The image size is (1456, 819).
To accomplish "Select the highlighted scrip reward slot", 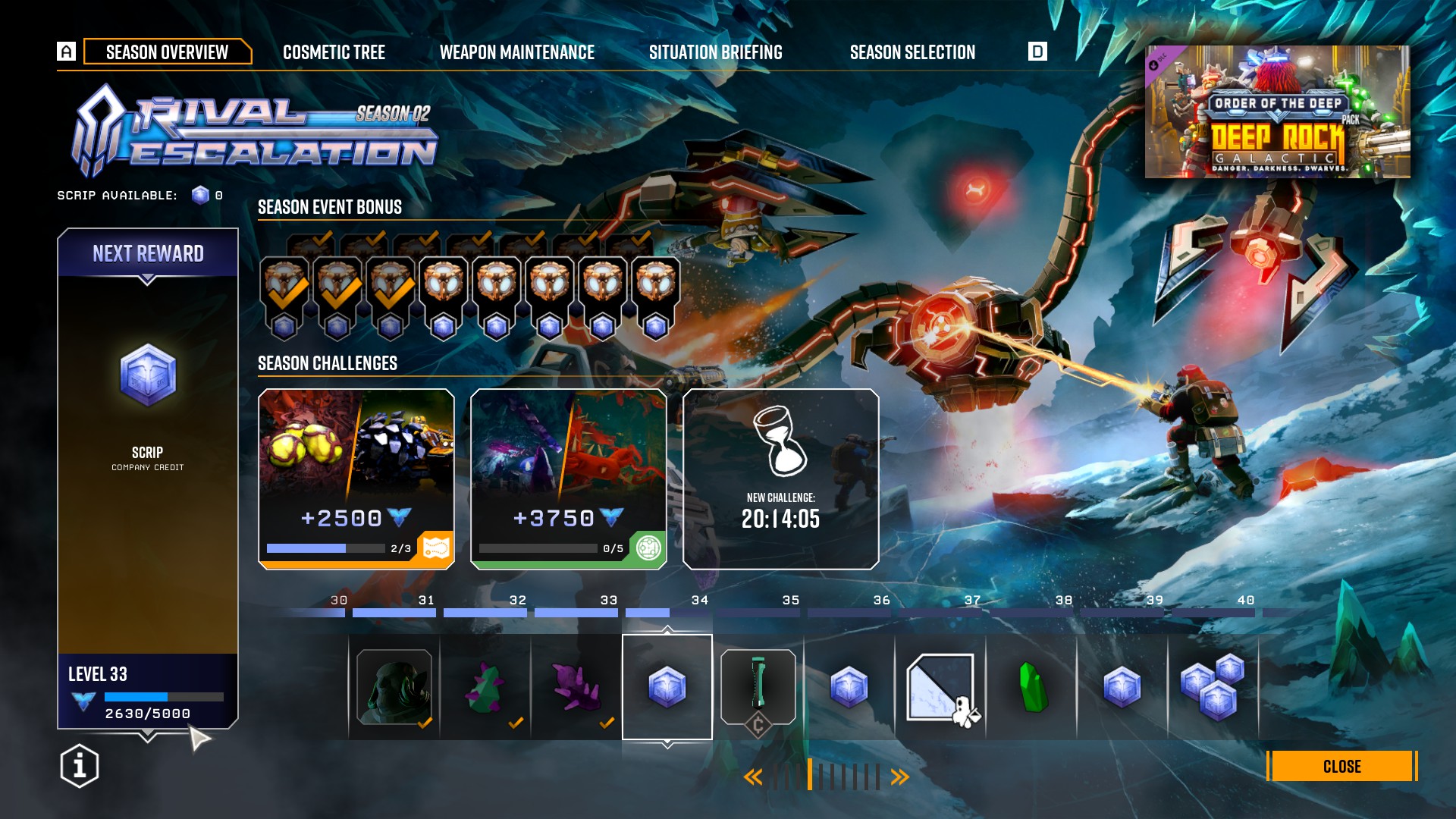I will tap(667, 687).
